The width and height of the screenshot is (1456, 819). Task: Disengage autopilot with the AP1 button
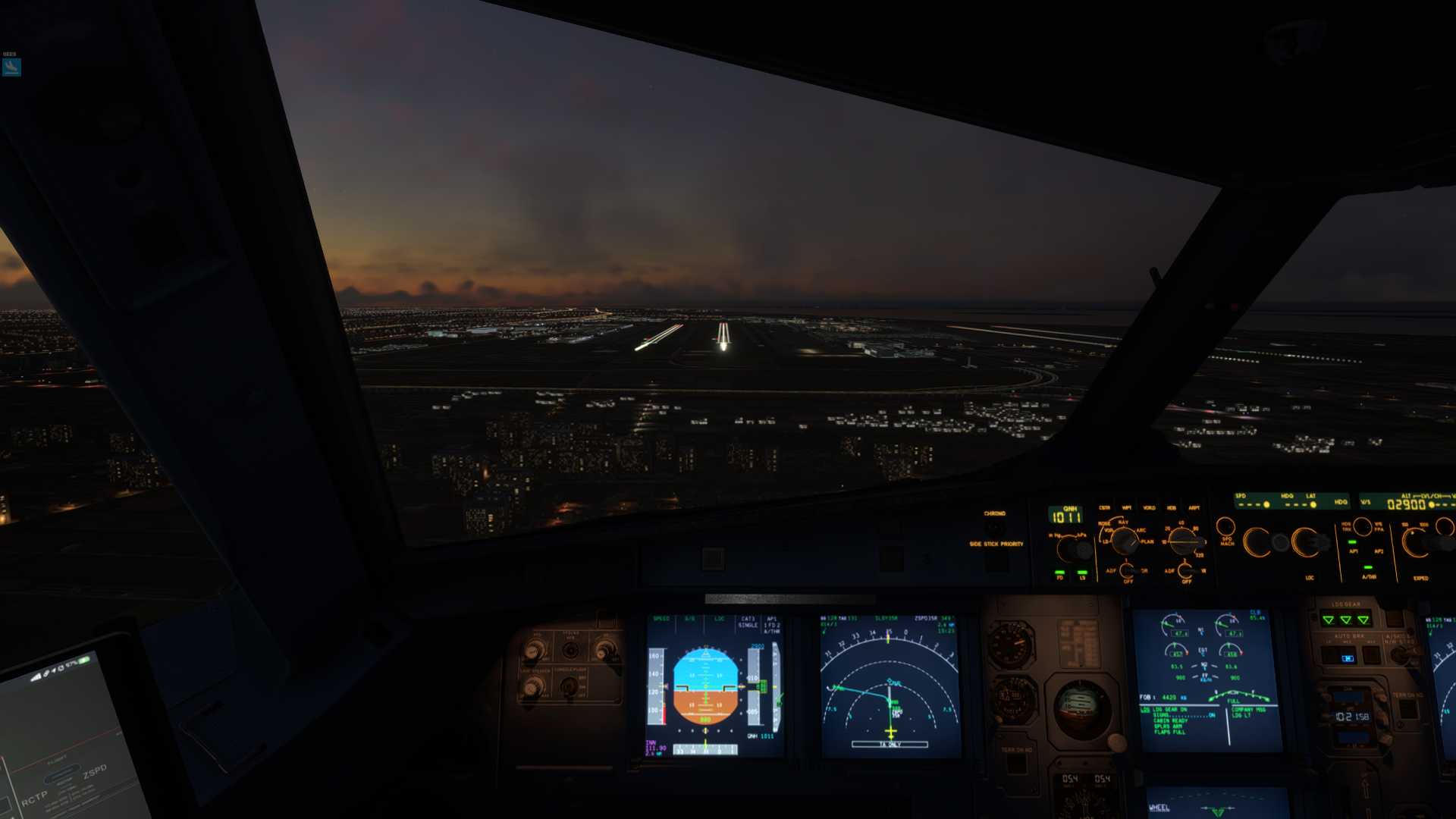(x=1352, y=543)
